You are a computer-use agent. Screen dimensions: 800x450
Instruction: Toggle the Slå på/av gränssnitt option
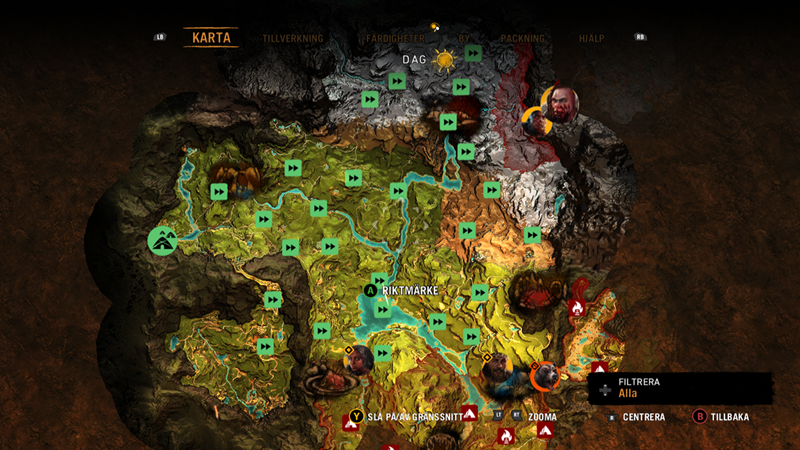point(405,417)
